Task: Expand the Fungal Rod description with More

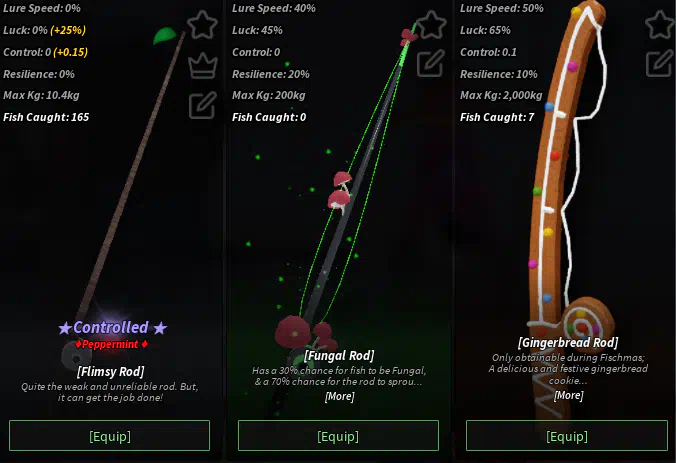Action: point(339,397)
